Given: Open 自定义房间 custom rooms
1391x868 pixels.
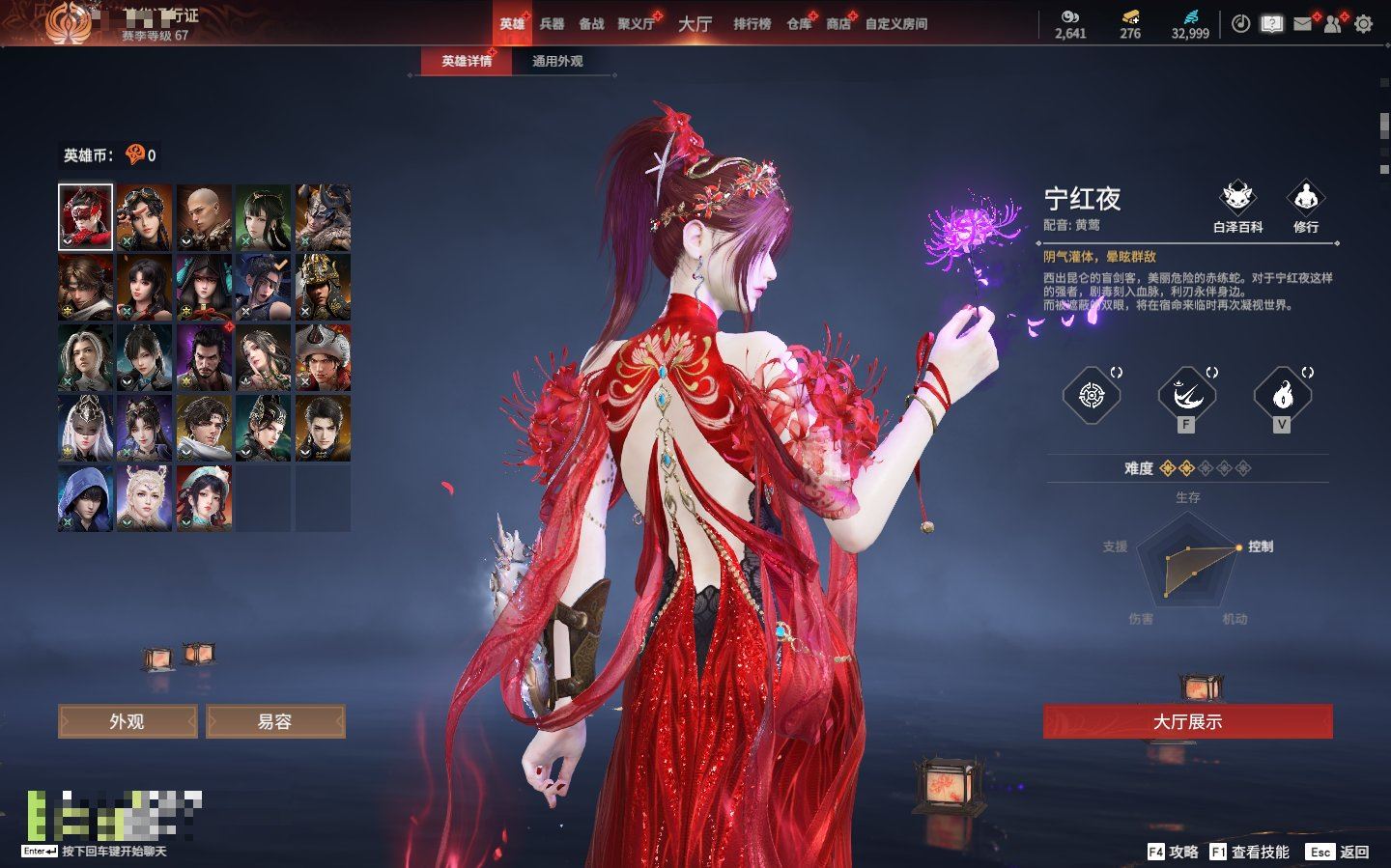Looking at the screenshot, I should tap(896, 23).
